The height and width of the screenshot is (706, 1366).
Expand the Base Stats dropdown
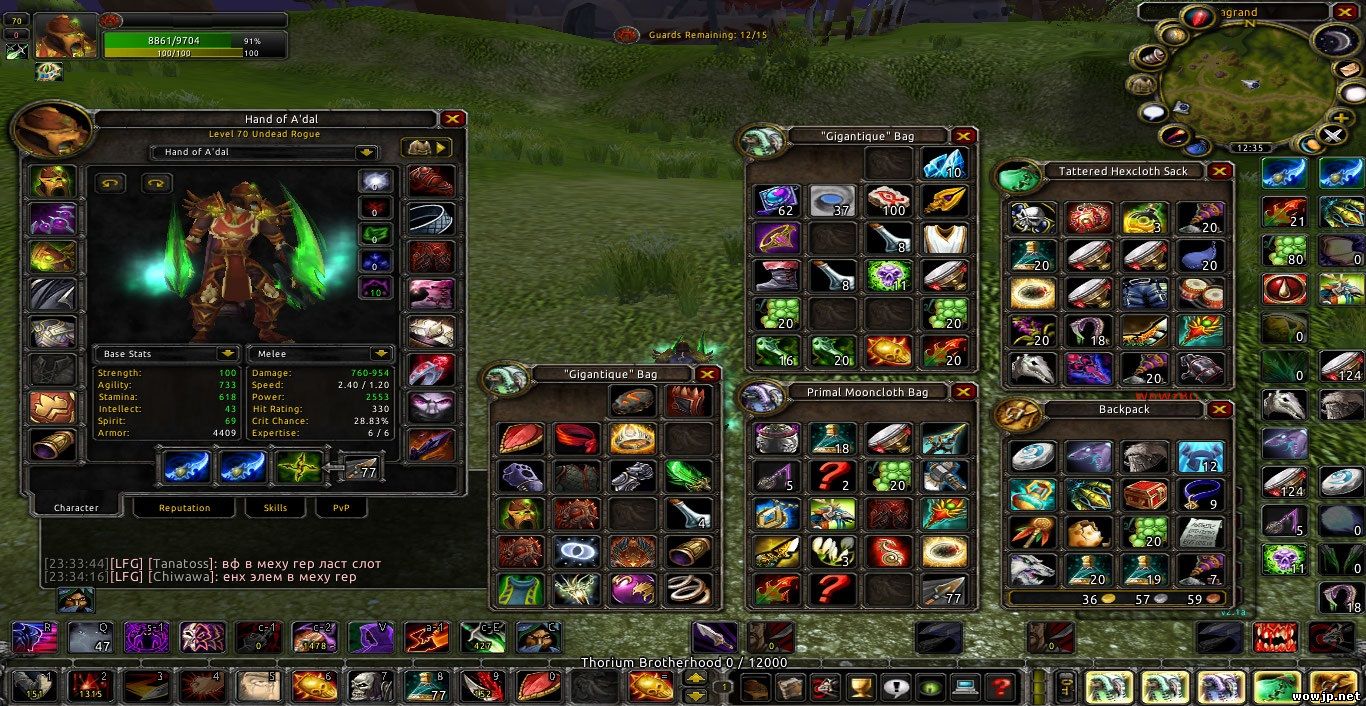[x=228, y=354]
